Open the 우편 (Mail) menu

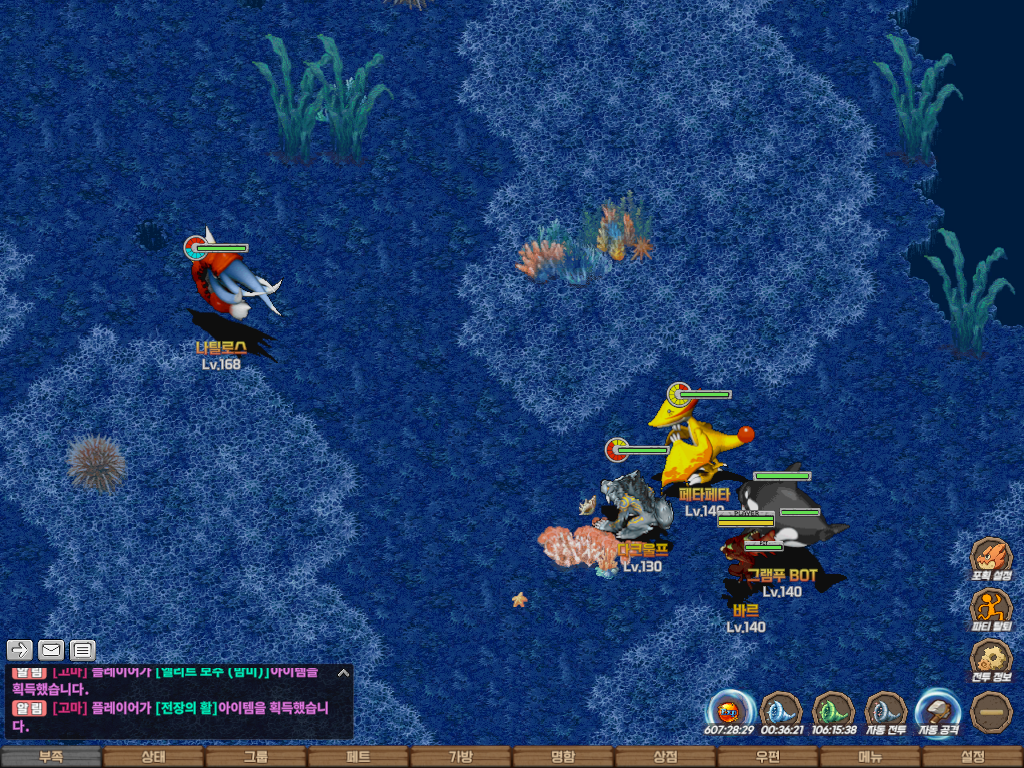click(767, 757)
